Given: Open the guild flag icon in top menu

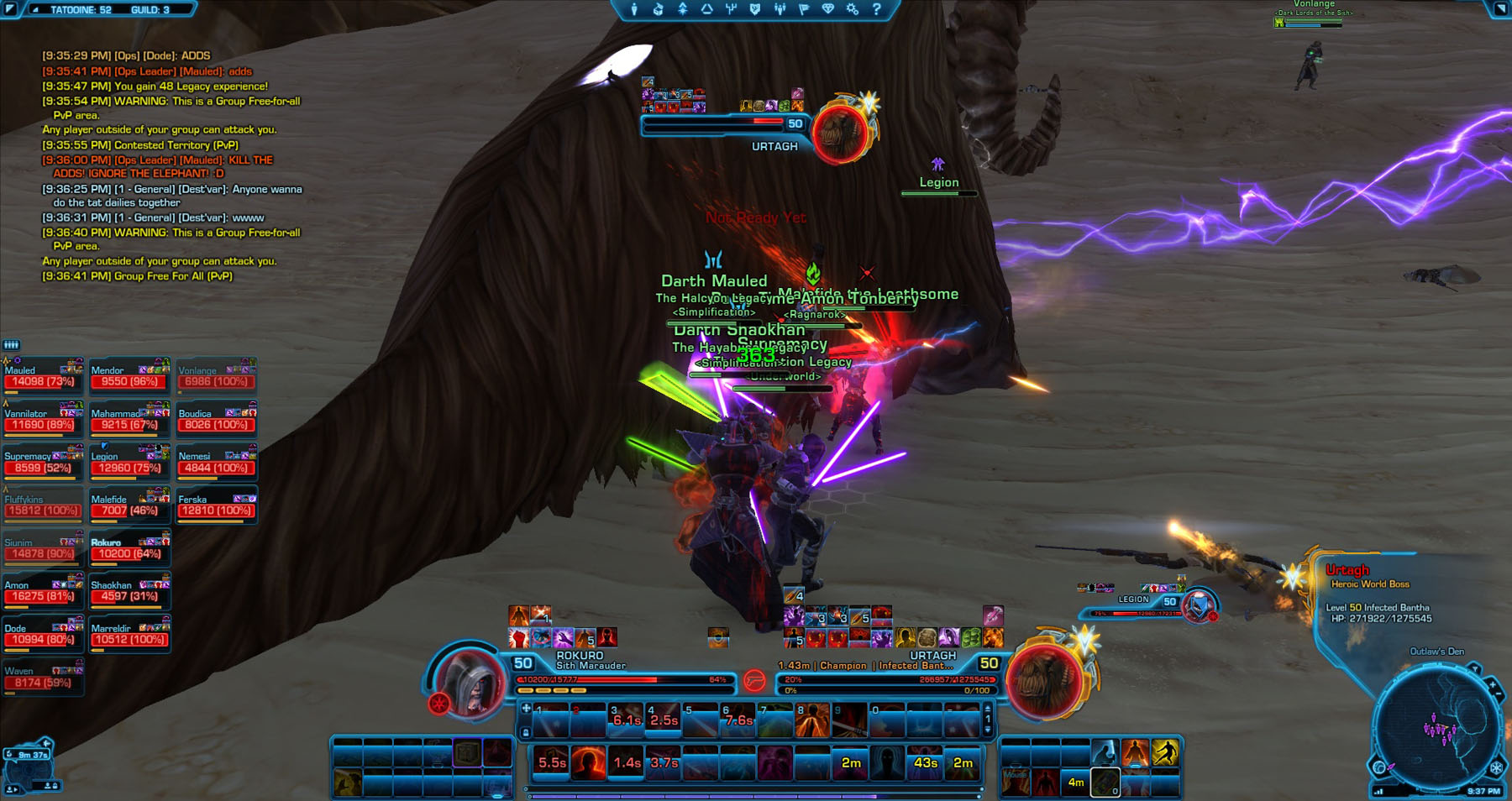Looking at the screenshot, I should pos(804,9).
